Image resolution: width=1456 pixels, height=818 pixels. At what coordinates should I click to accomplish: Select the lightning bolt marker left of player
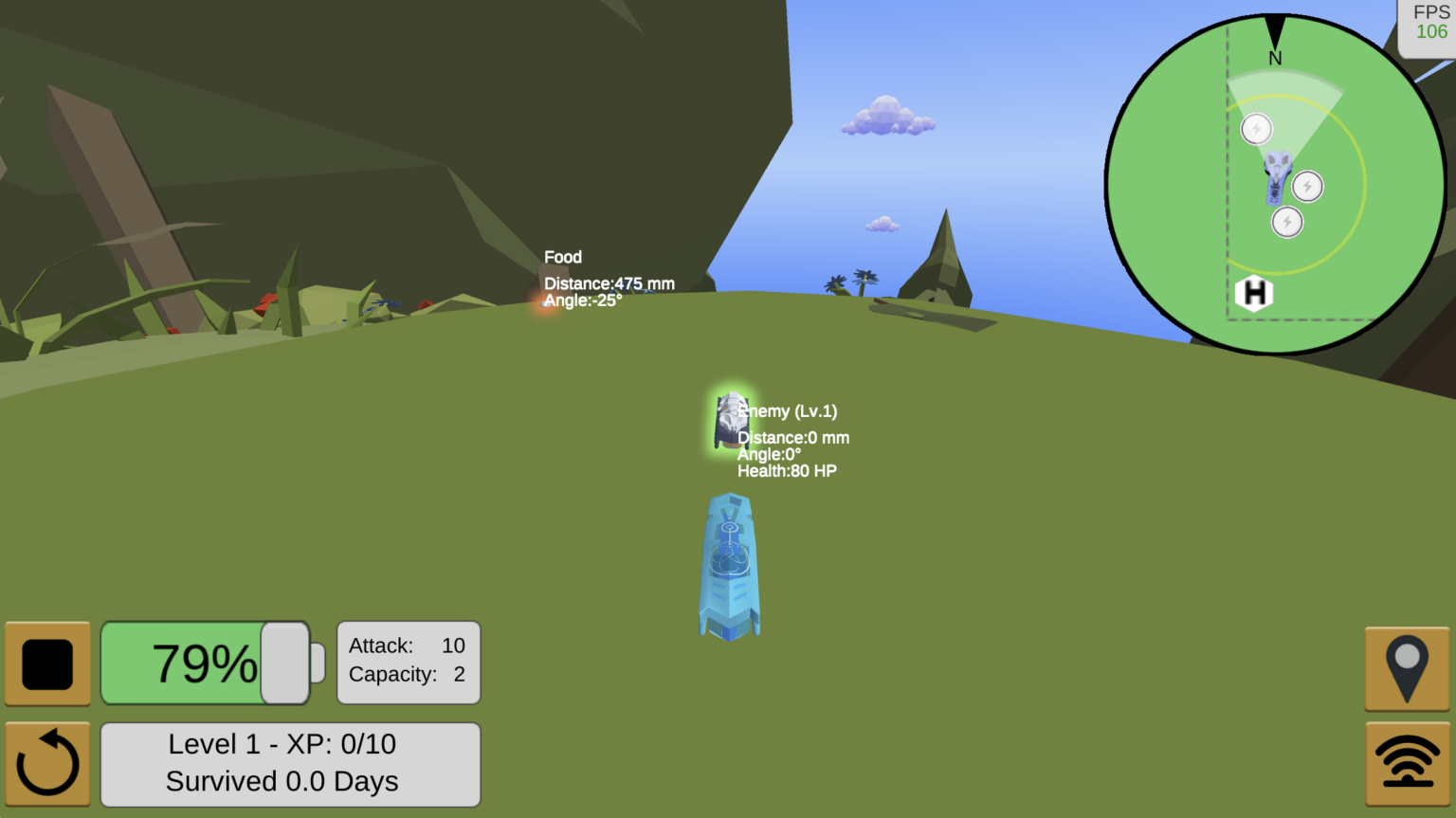coord(1256,129)
